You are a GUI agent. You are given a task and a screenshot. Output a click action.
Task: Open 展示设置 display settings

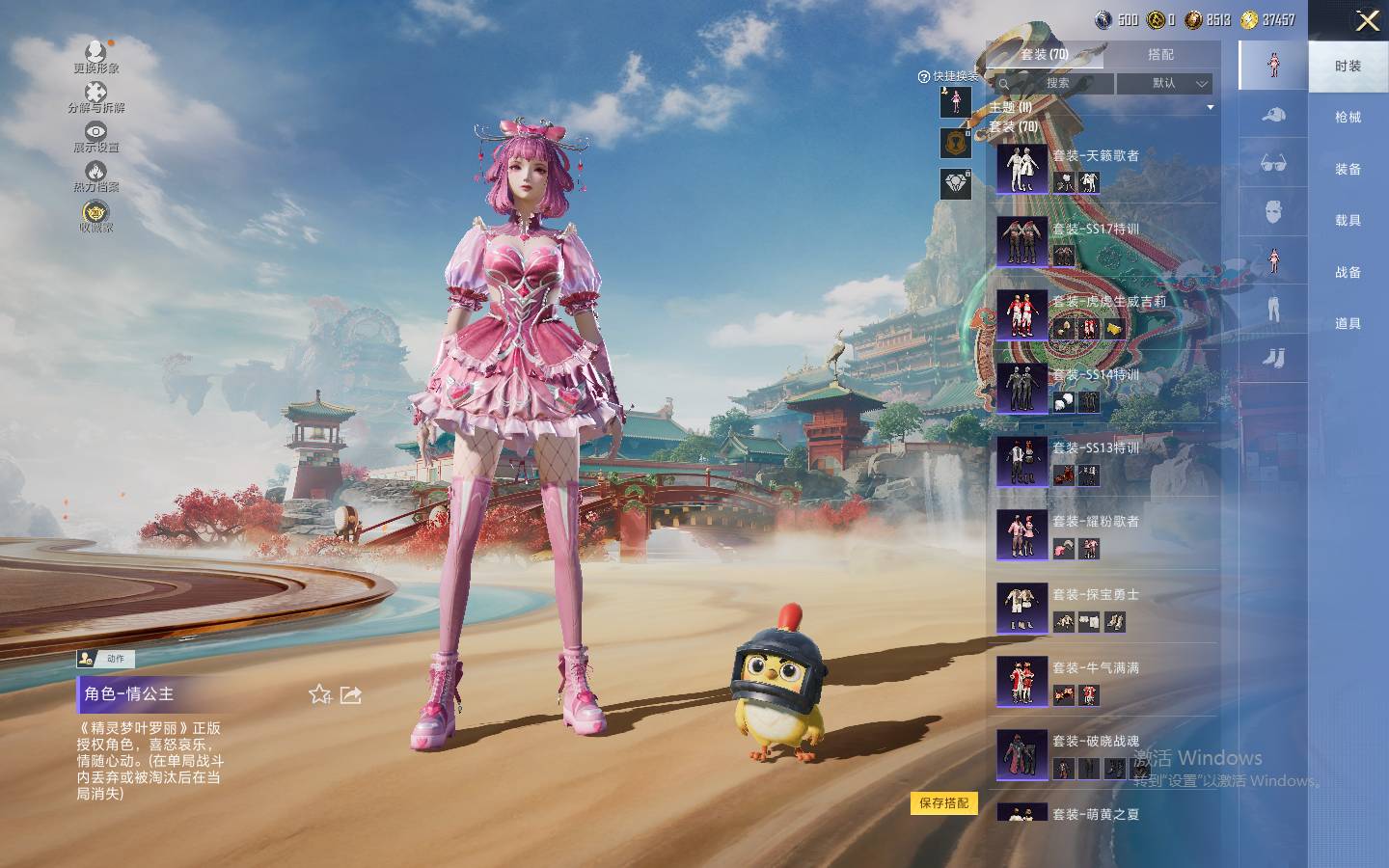tap(95, 136)
